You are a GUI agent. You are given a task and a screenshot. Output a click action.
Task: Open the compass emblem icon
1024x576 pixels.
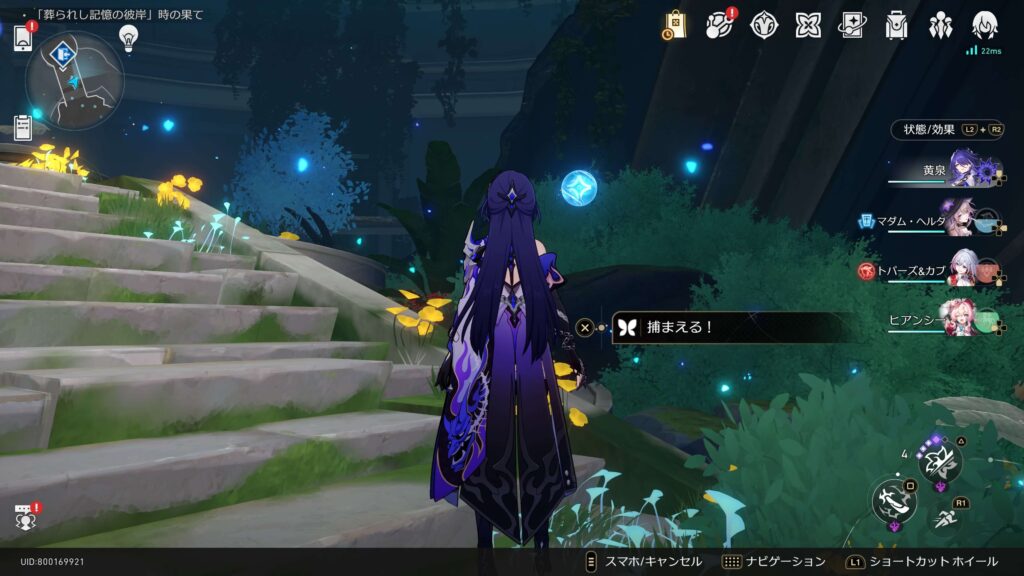(x=764, y=25)
